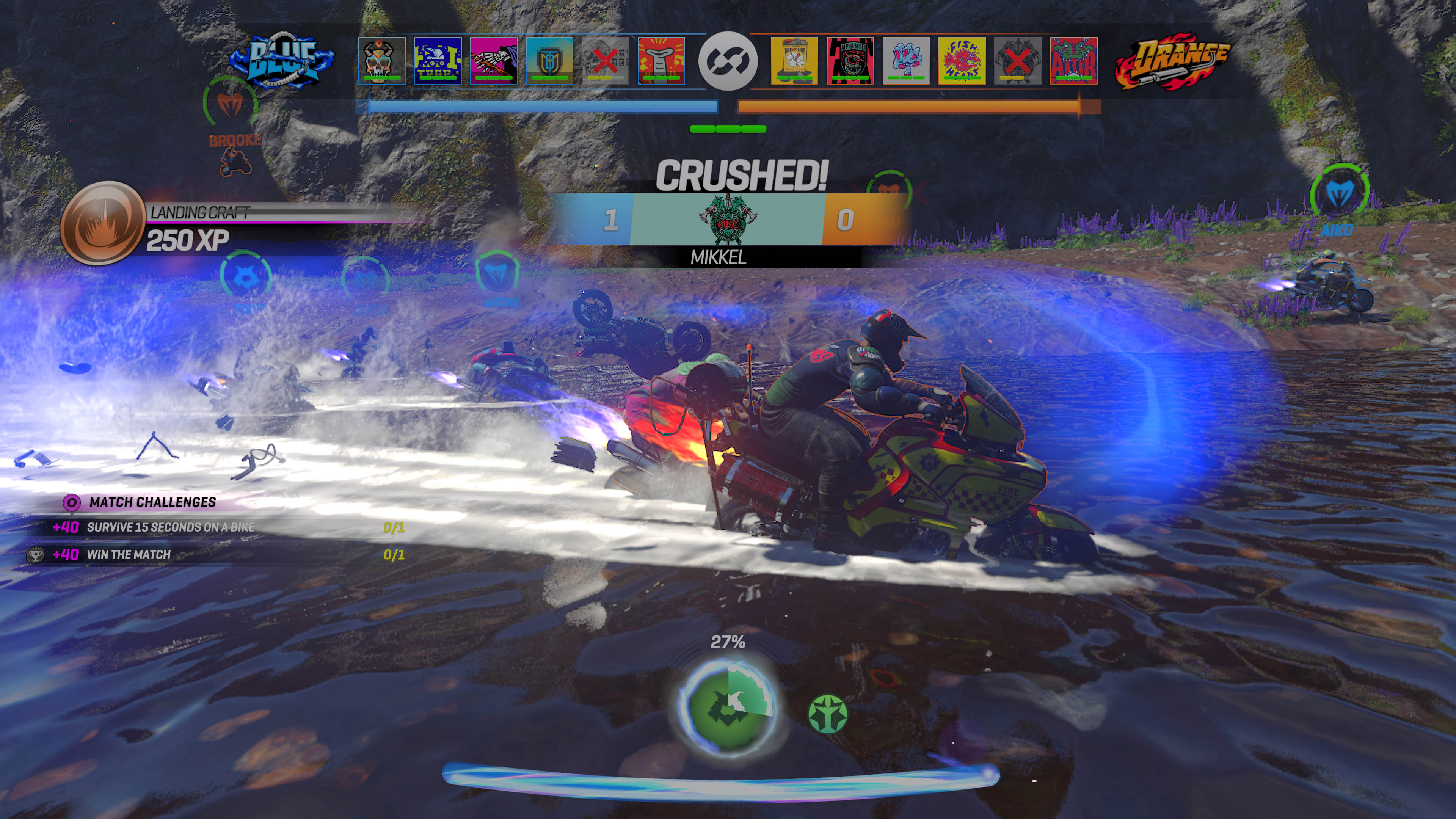Screen dimensions: 1456x819
Task: Select the pink tree emblem on orange team
Action: click(906, 61)
